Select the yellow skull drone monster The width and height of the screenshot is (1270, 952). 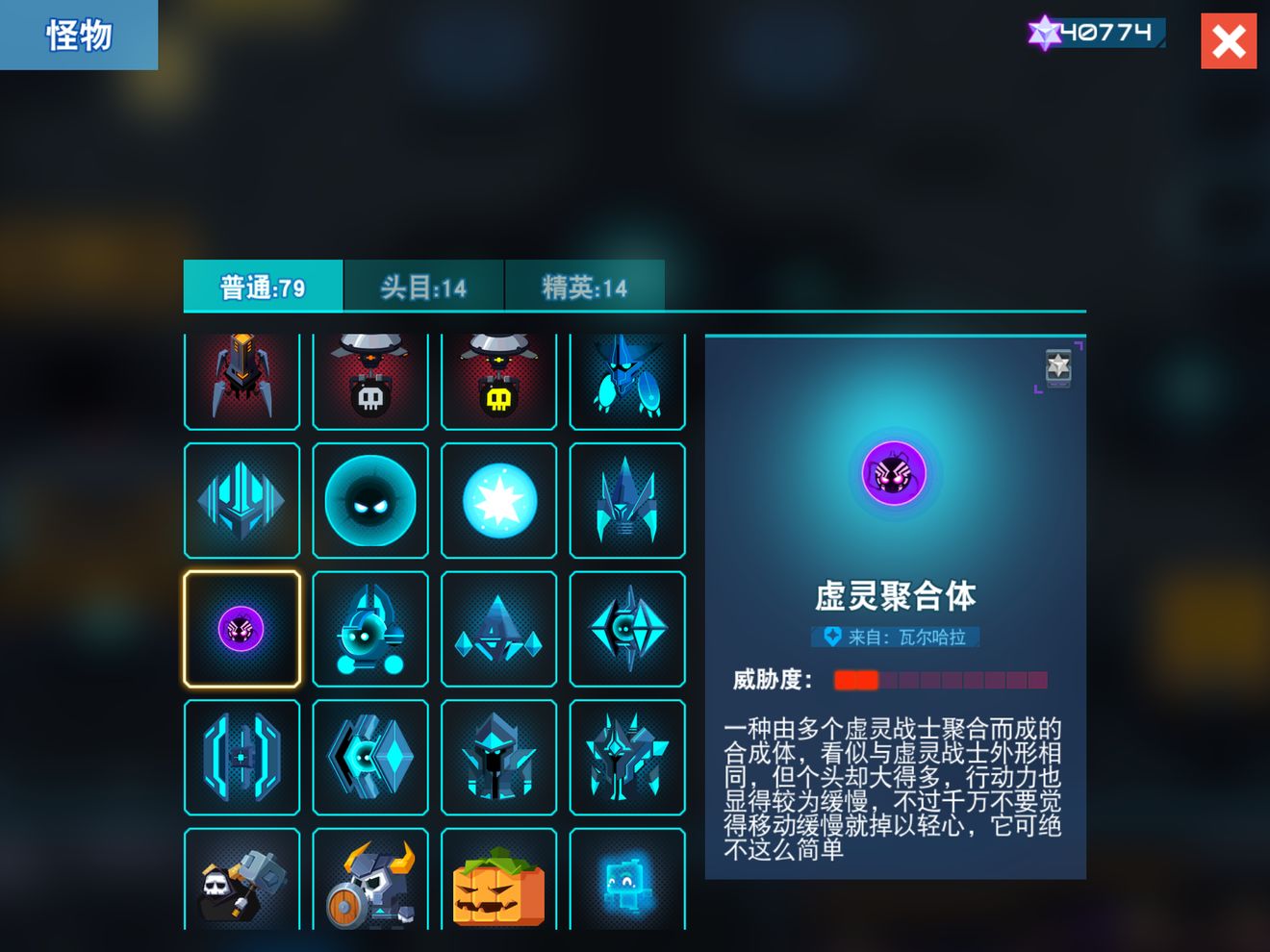[498, 379]
